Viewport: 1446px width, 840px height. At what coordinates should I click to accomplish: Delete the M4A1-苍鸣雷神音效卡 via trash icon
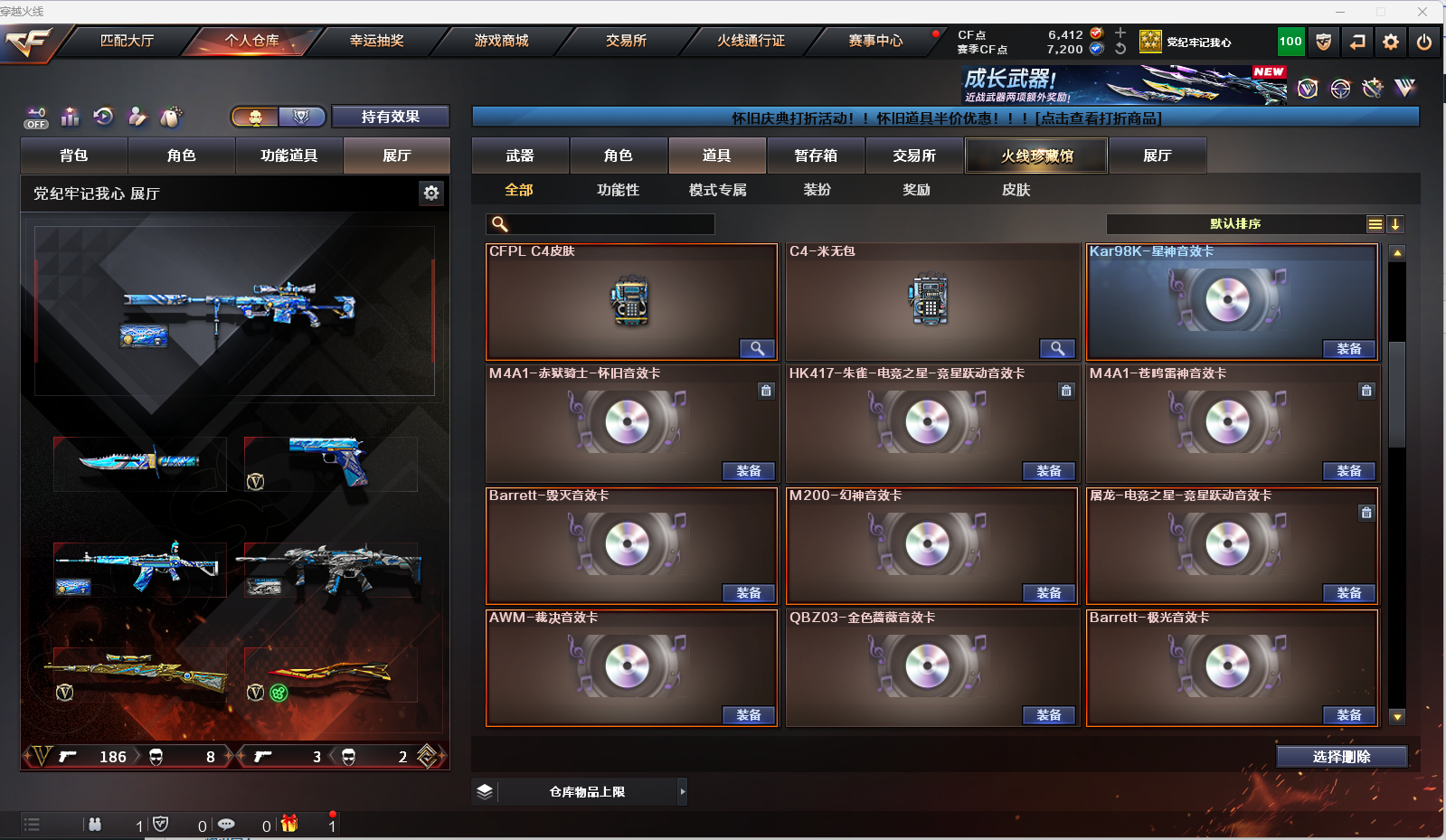pyautogui.click(x=1366, y=391)
